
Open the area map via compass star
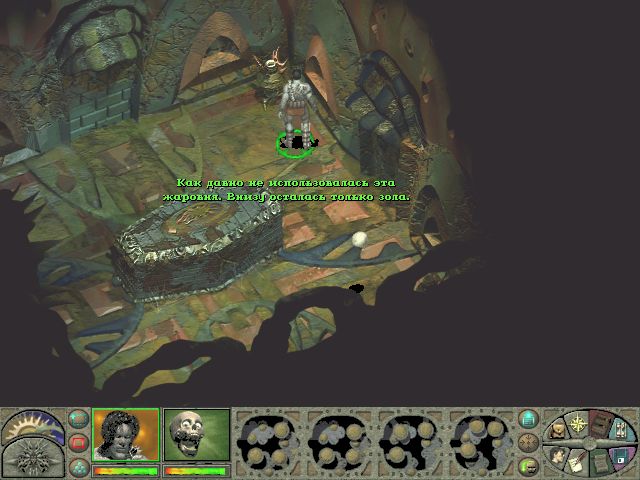click(x=579, y=425)
